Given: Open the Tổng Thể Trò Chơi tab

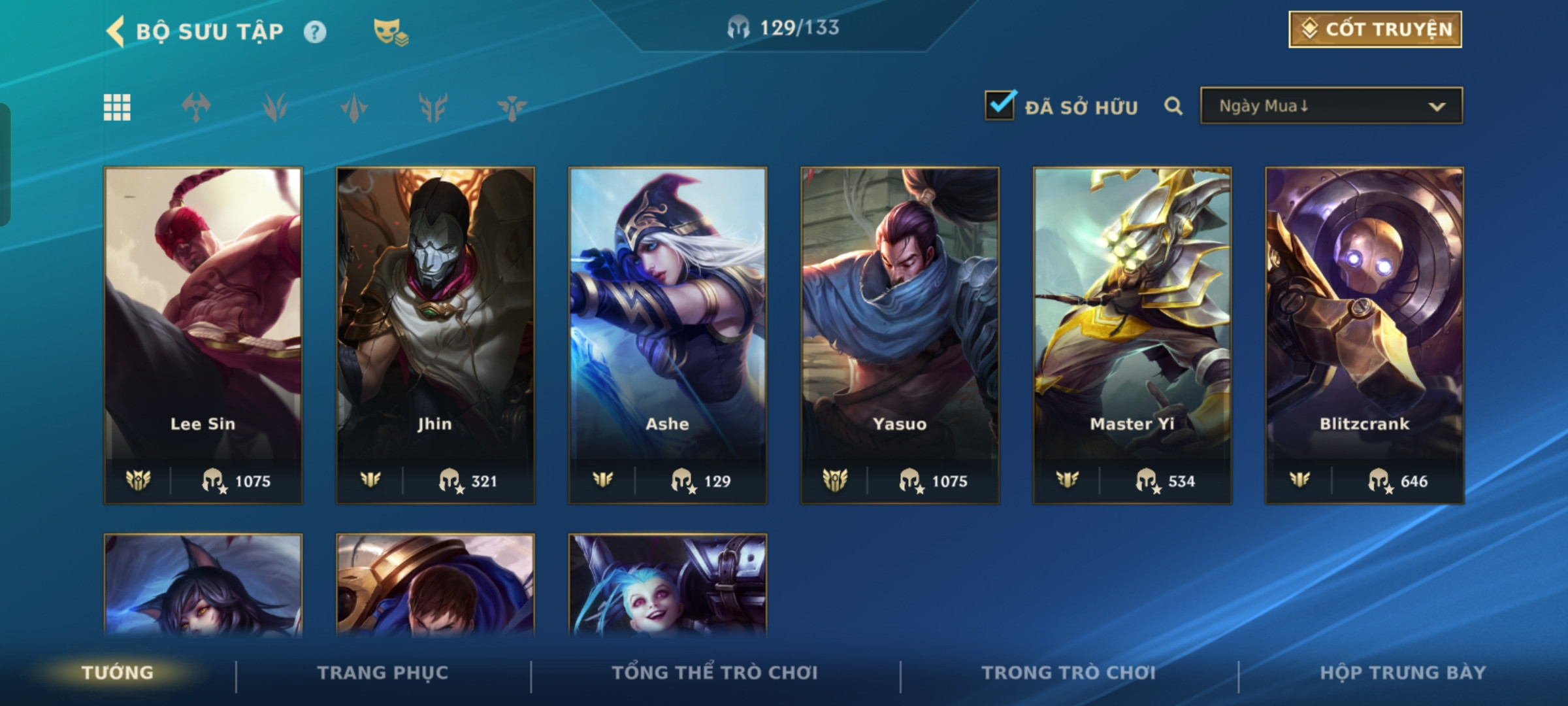Looking at the screenshot, I should 715,673.
